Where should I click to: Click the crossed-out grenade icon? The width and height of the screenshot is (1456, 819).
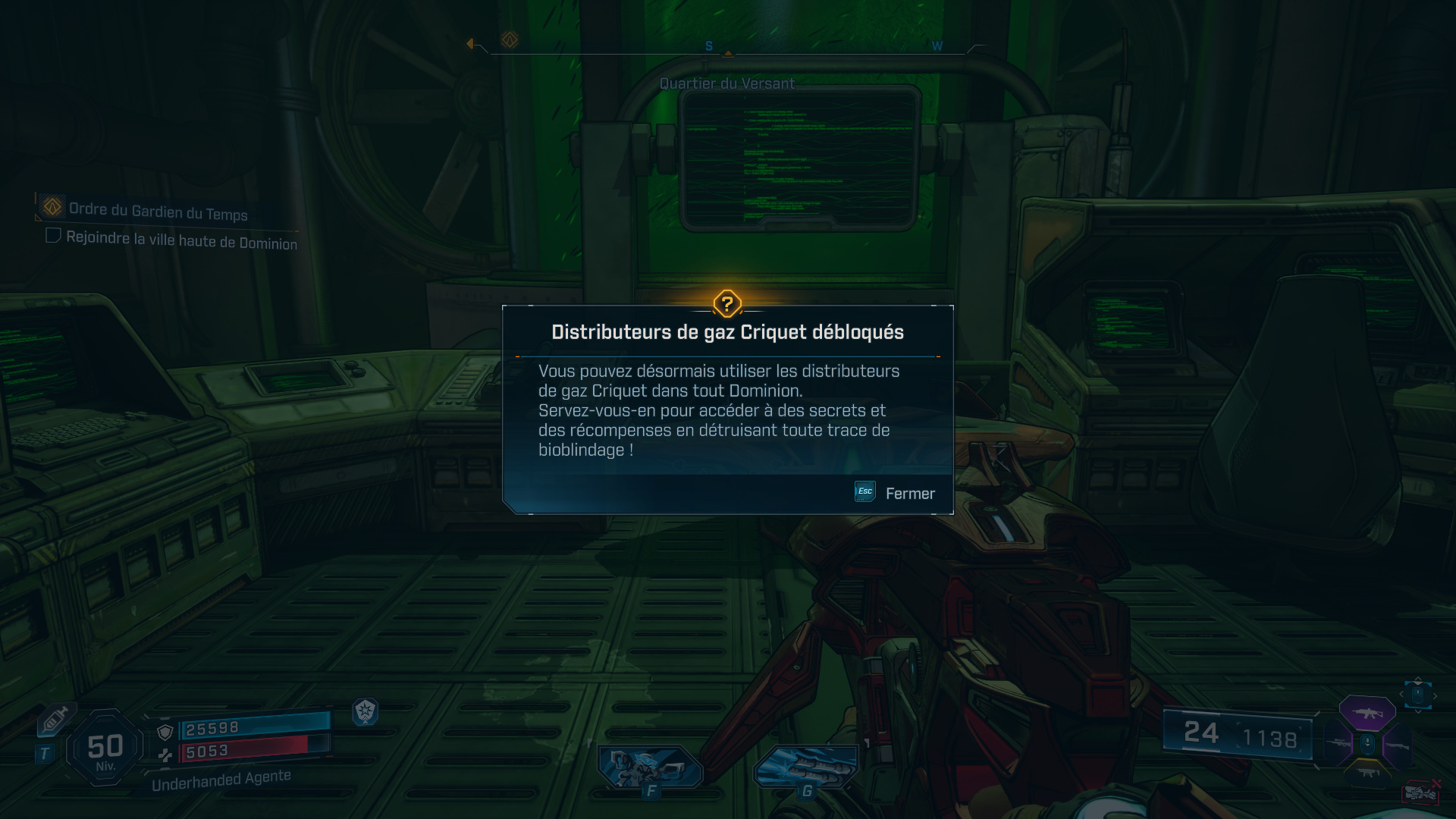pyautogui.click(x=1420, y=792)
